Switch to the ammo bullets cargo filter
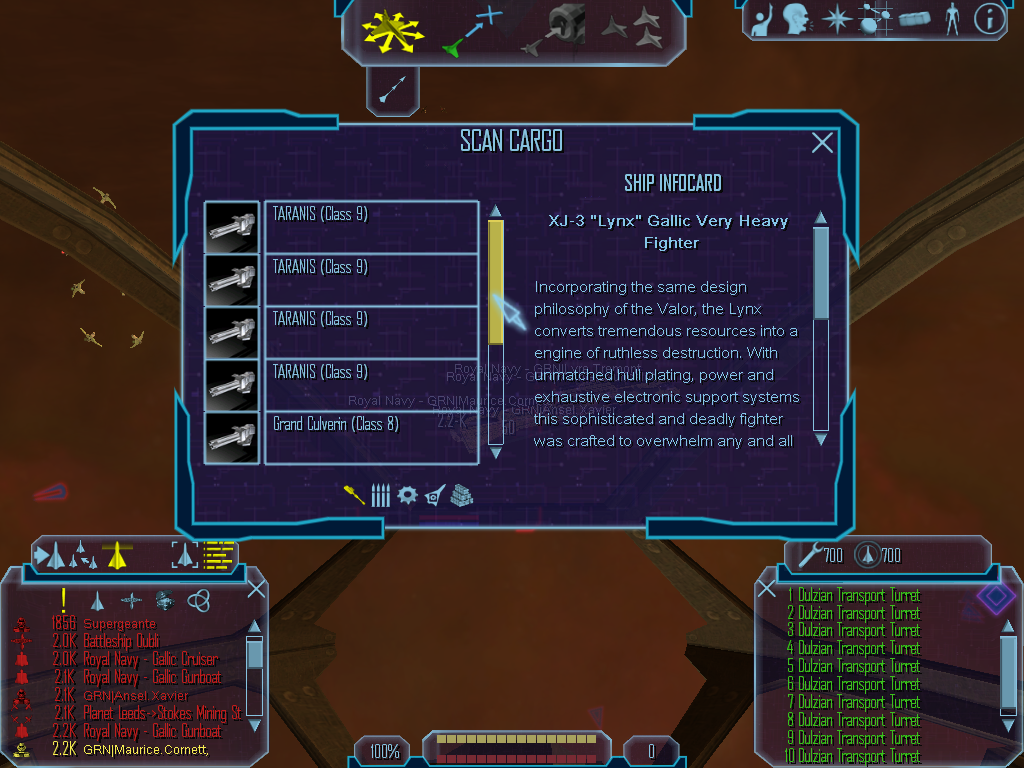Screen dimensions: 1024x768 [380, 495]
